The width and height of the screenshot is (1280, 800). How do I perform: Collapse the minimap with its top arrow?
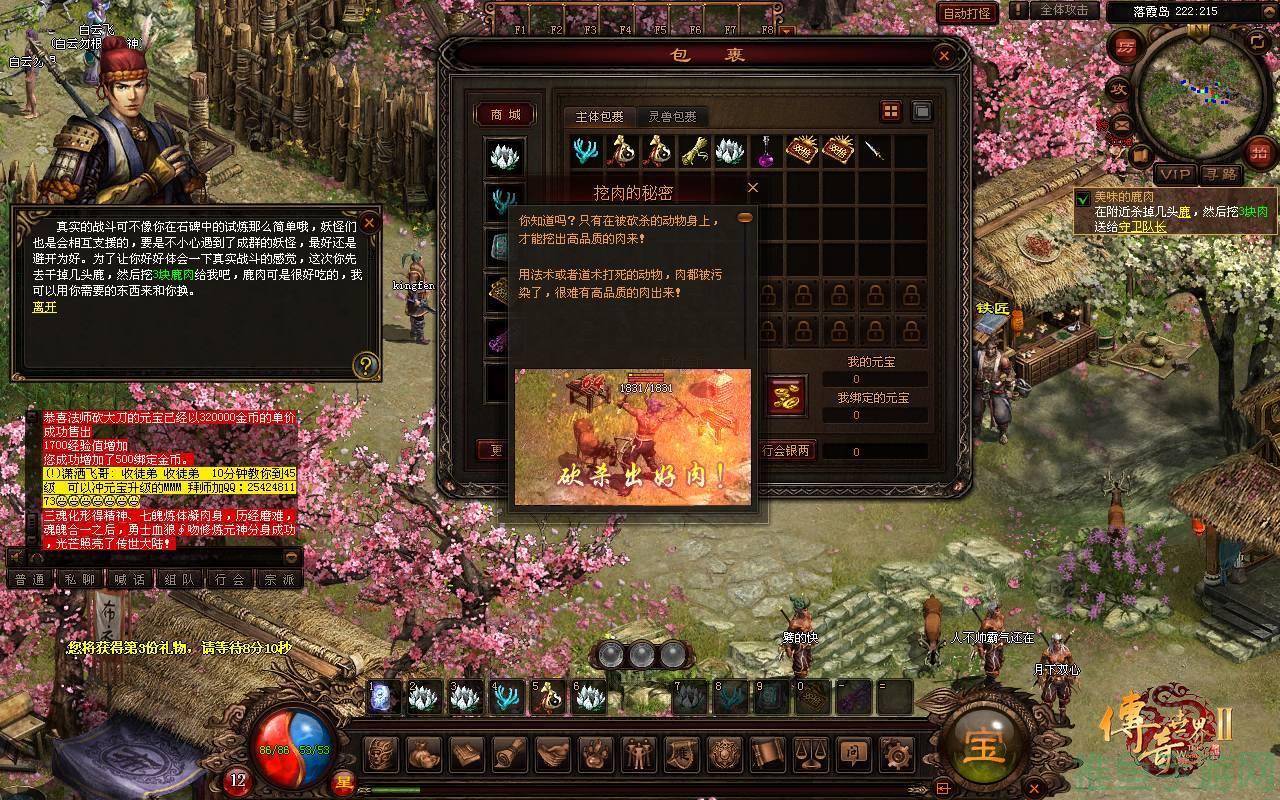point(1268,10)
